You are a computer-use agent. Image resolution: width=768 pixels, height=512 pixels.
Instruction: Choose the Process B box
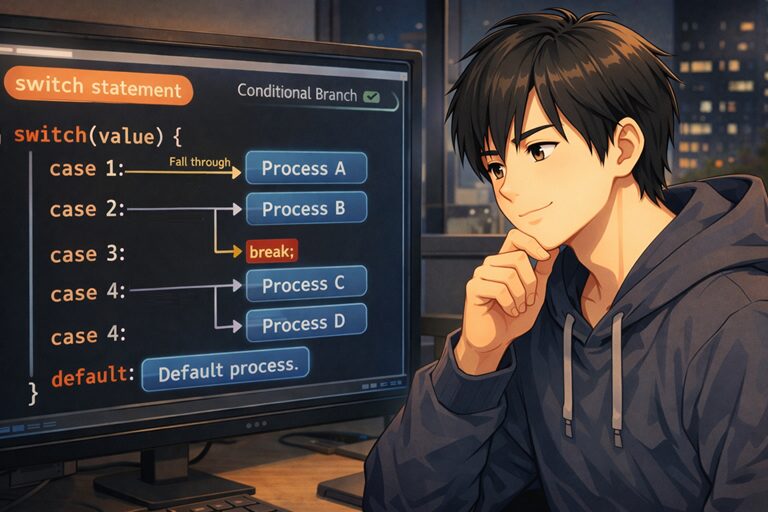click(x=305, y=208)
